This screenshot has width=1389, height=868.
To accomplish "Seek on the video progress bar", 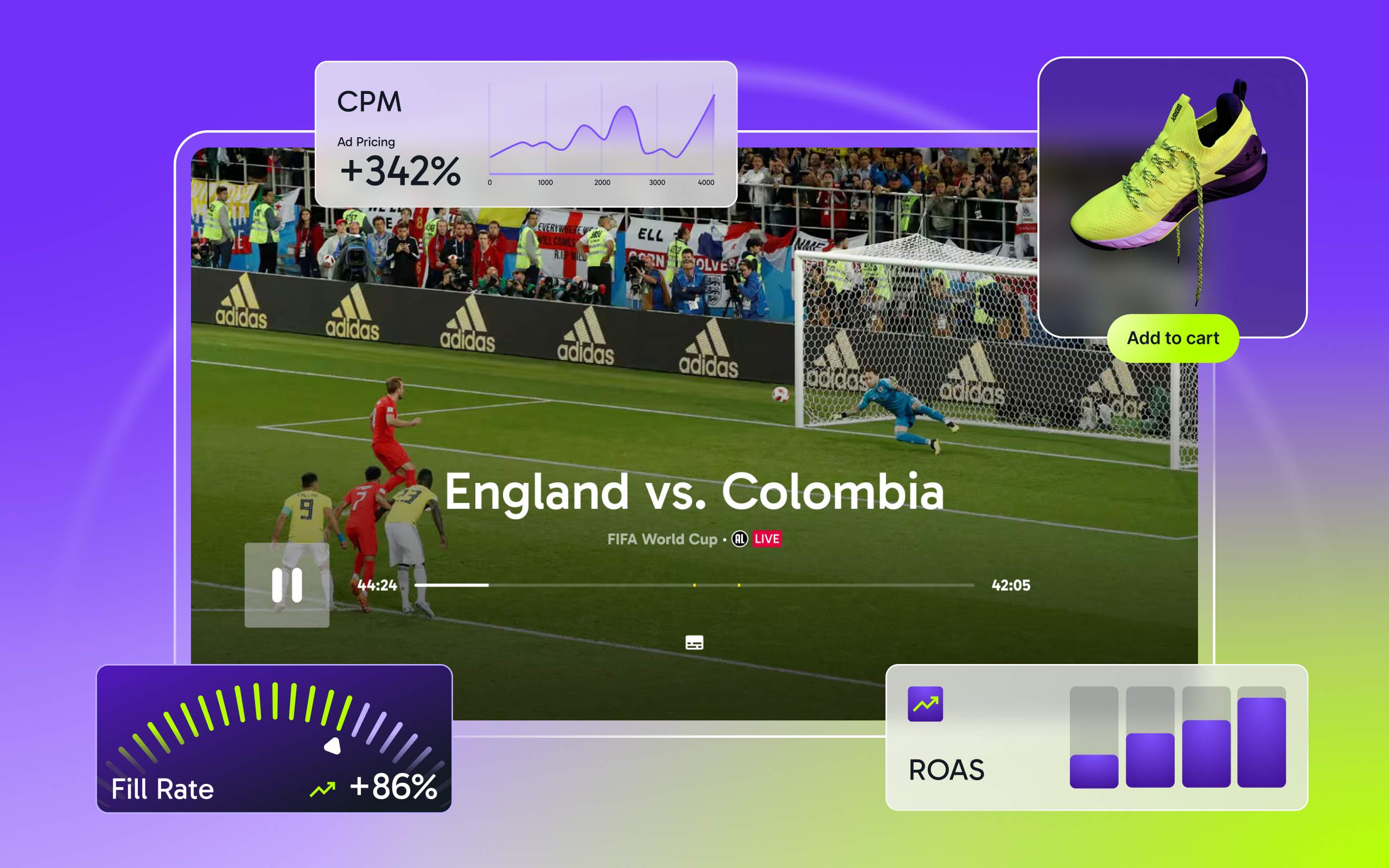I will 694,585.
